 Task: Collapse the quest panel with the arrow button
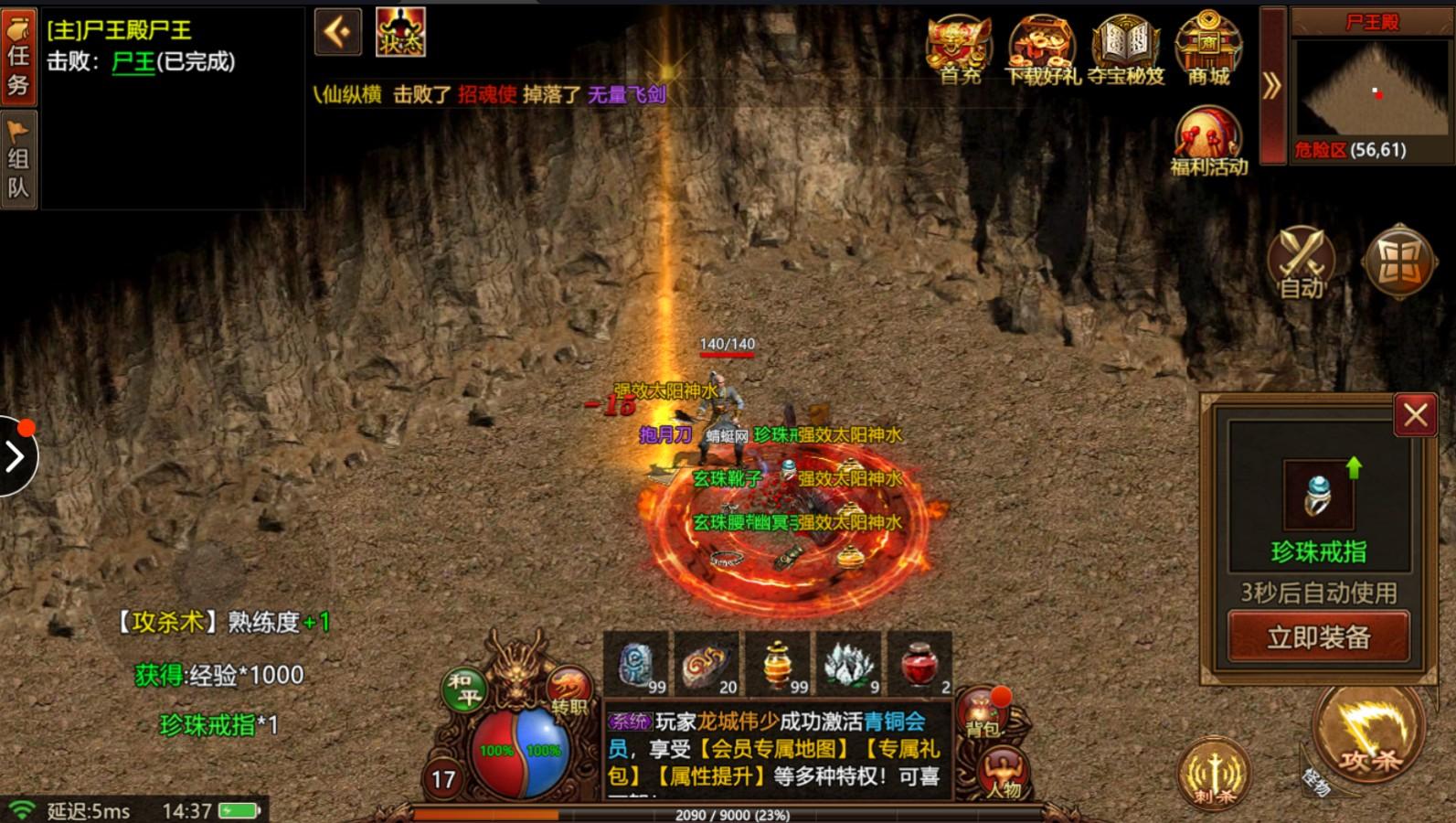337,33
